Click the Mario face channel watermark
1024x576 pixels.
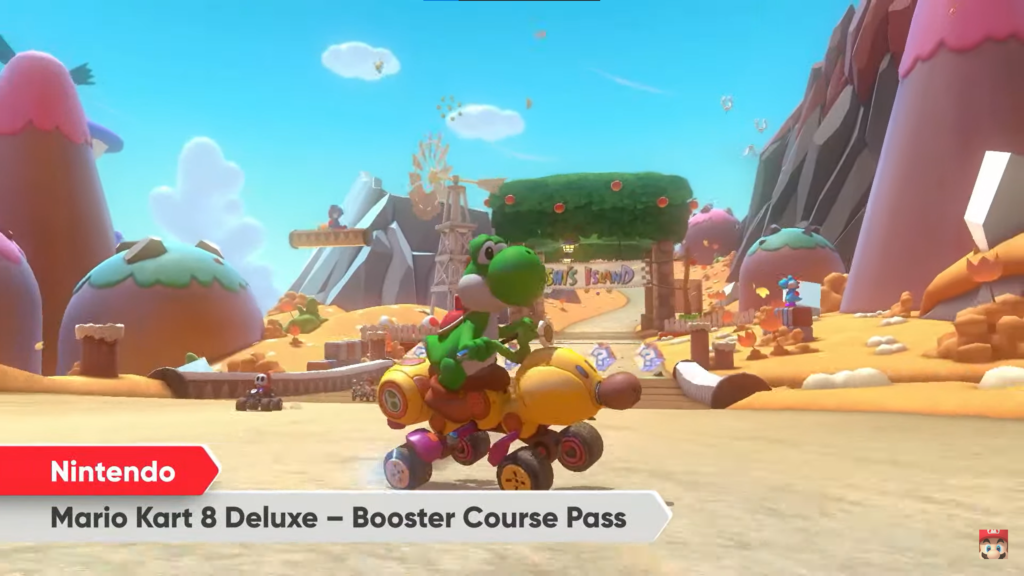point(993,544)
